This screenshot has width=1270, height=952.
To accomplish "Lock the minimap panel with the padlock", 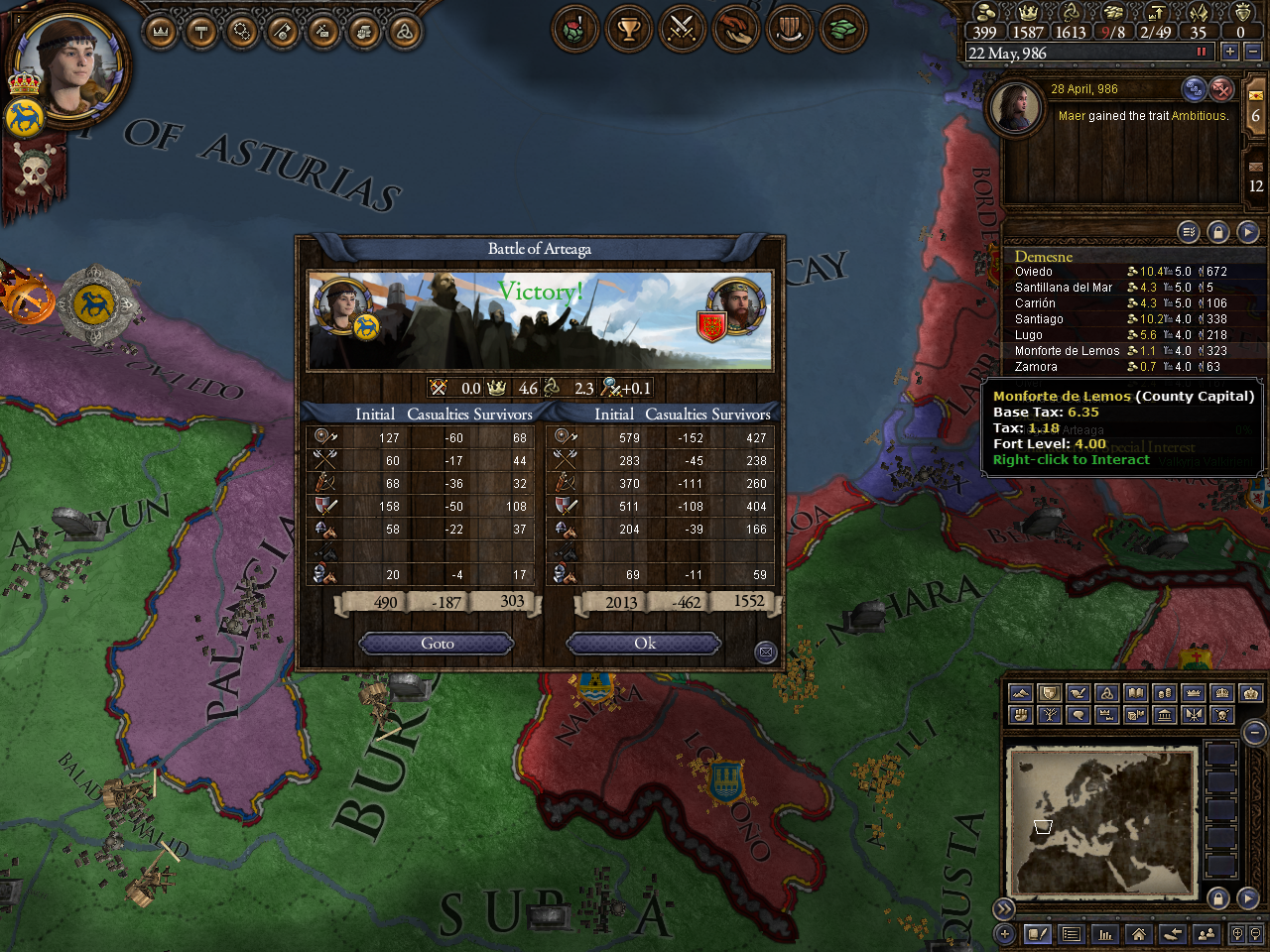I will 1218,896.
